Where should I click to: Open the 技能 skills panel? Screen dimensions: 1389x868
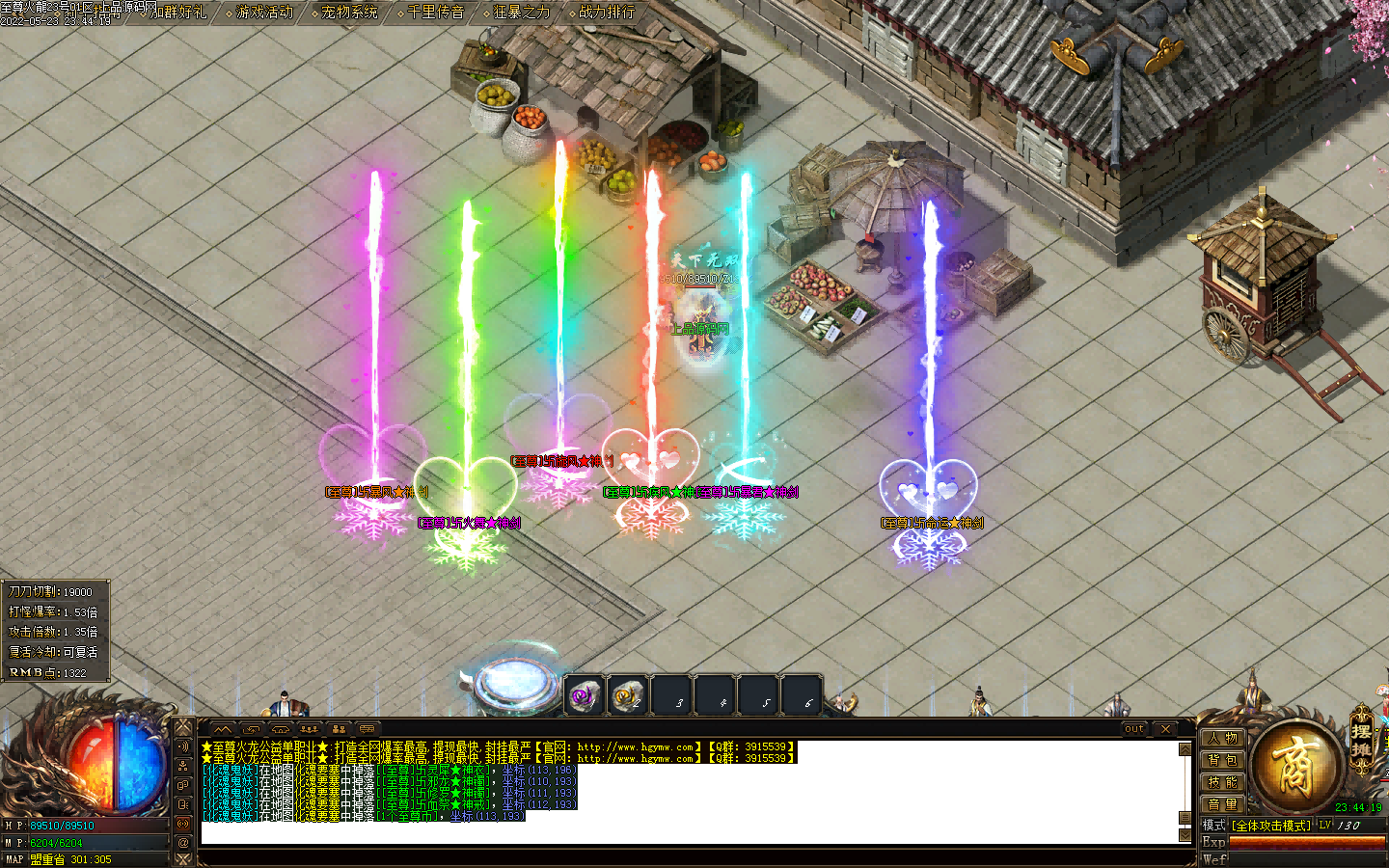1222,783
